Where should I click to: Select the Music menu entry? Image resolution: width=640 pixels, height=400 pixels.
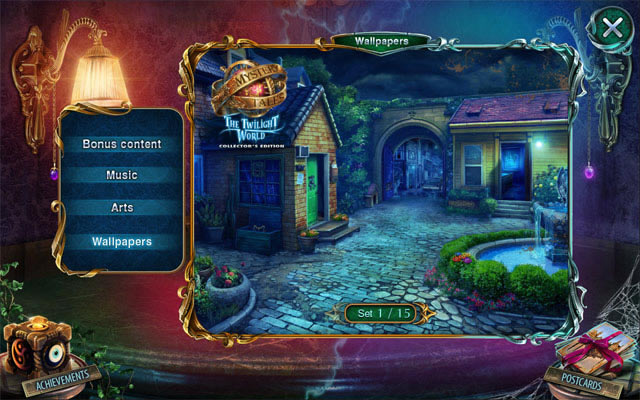point(122,175)
